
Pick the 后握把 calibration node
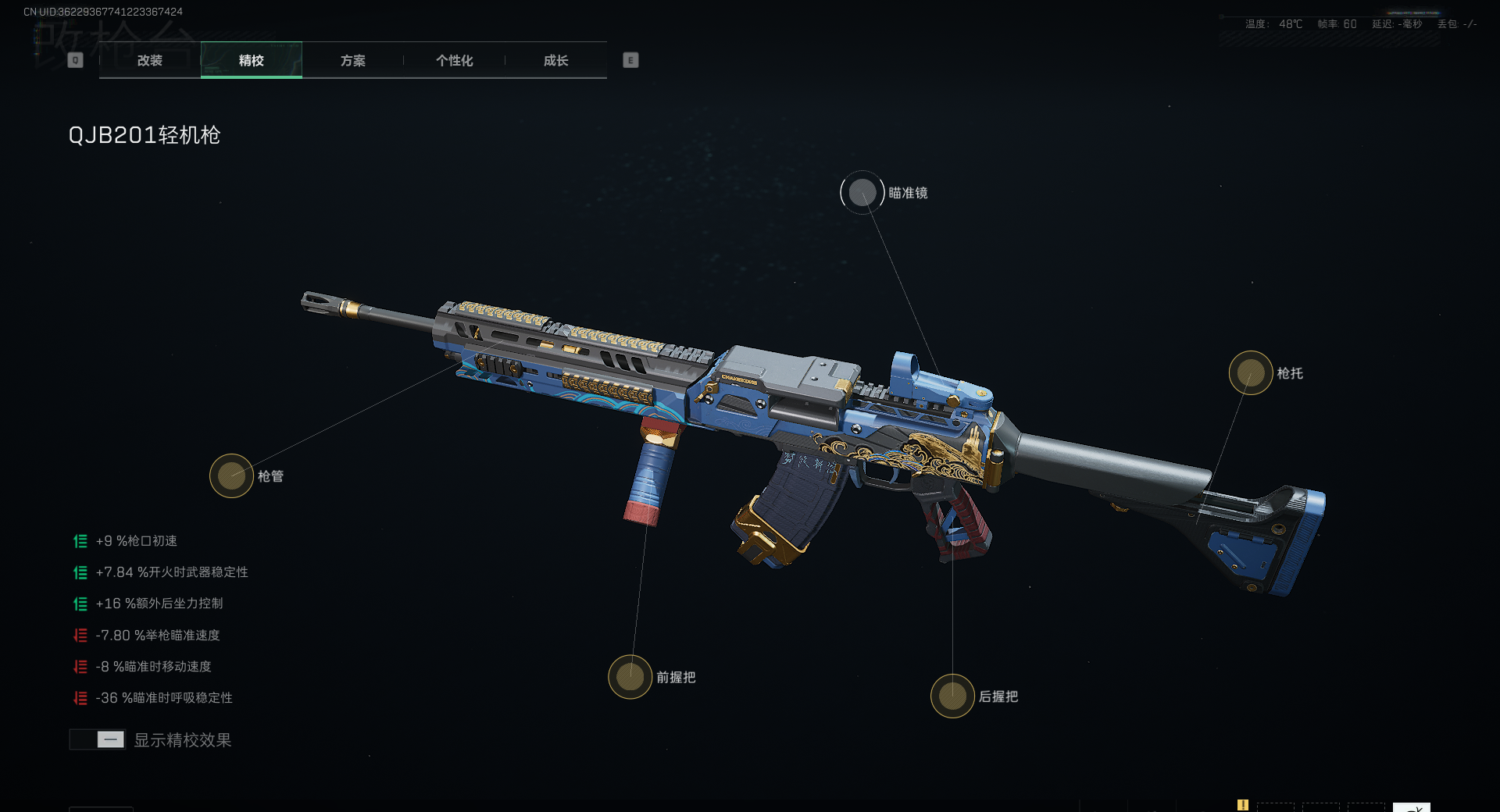pos(952,696)
